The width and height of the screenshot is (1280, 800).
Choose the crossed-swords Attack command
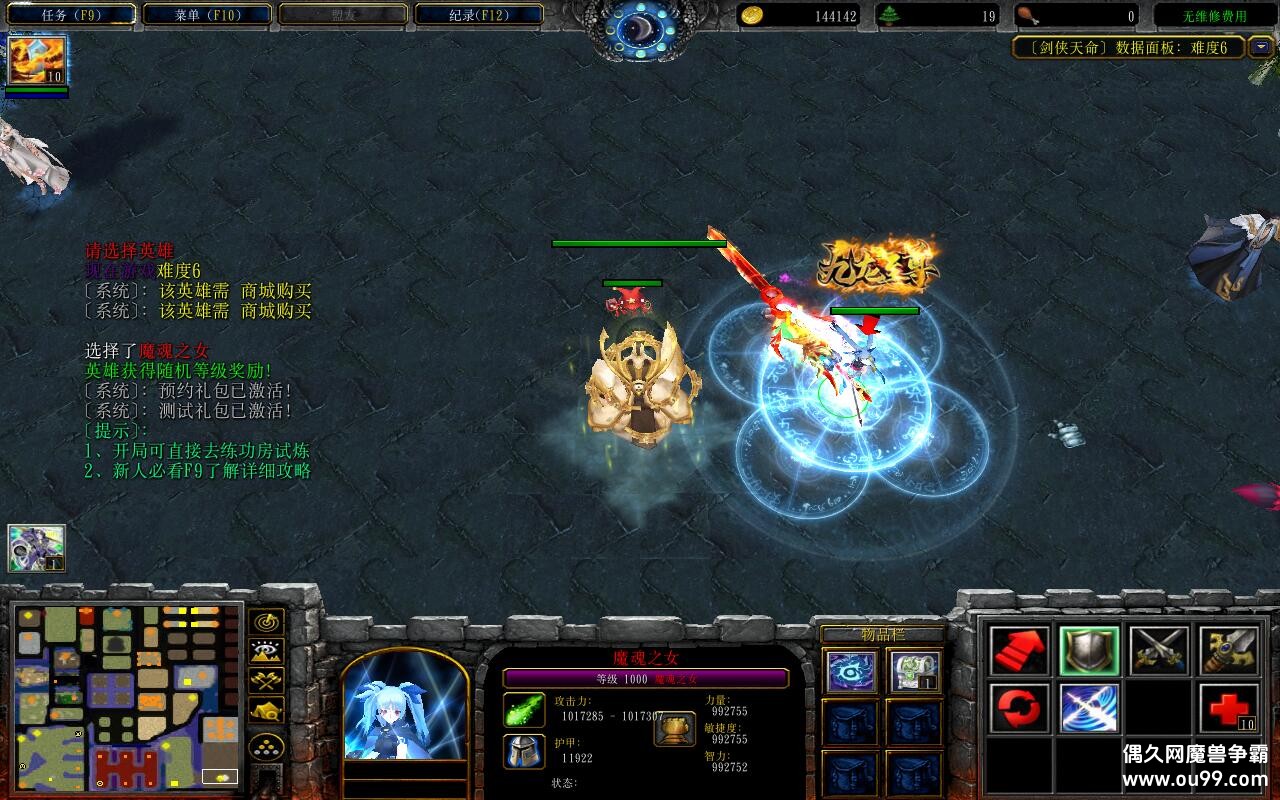1159,651
